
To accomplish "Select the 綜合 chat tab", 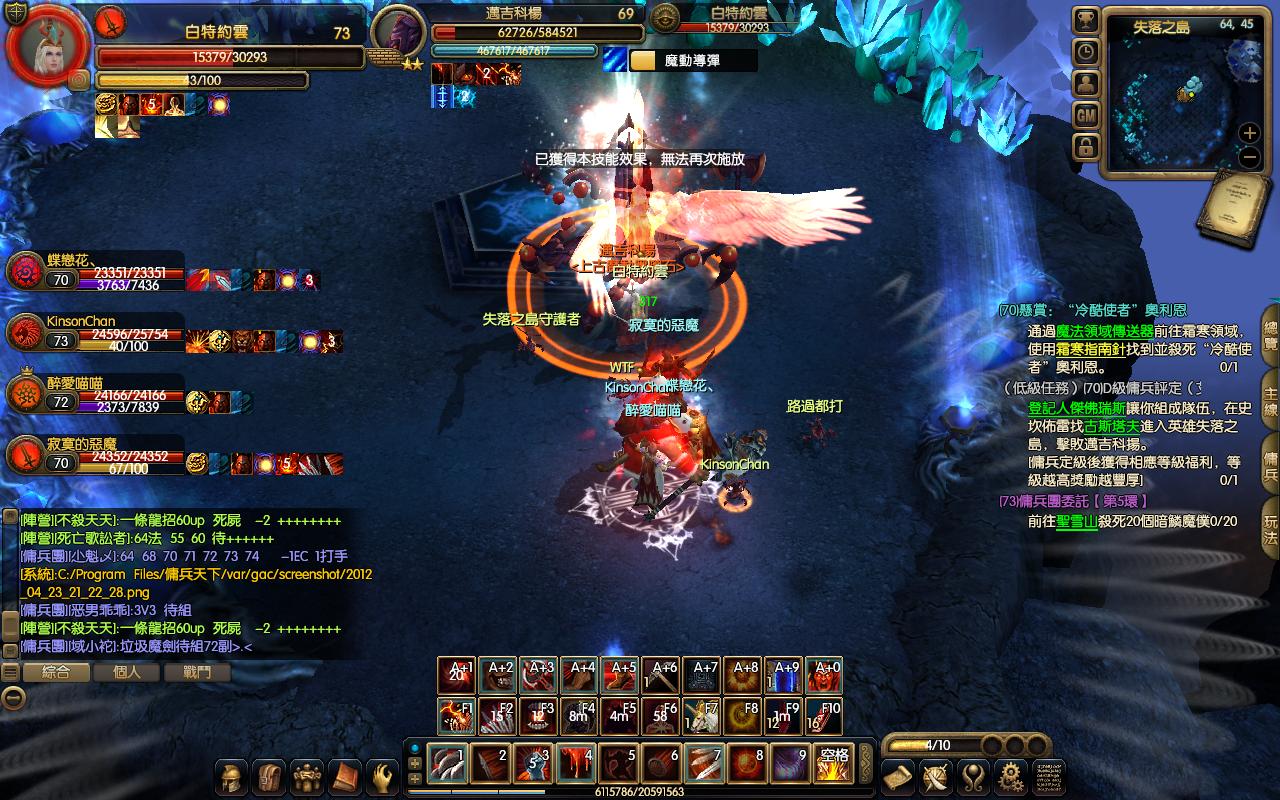I will [56, 672].
